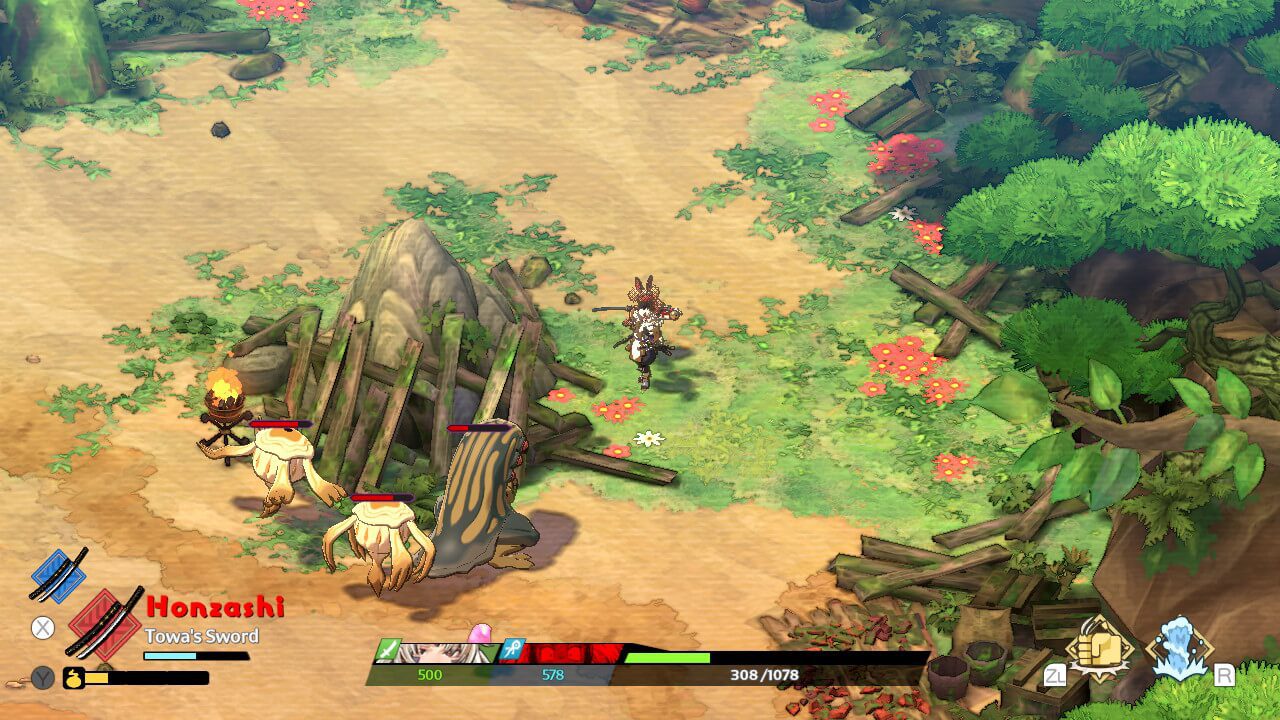Activate the golden fist skill

(x=1100, y=650)
